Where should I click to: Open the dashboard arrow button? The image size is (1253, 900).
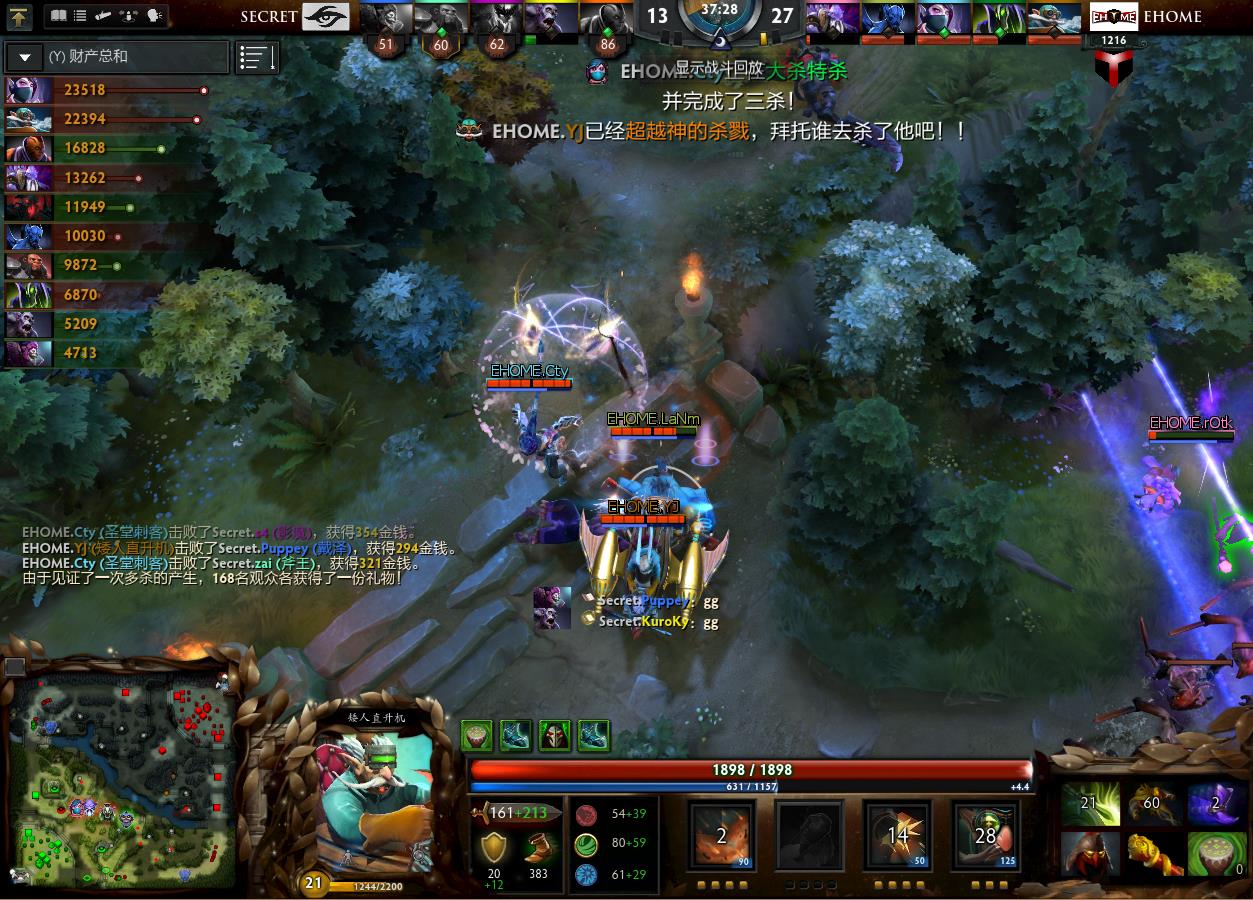(x=19, y=16)
